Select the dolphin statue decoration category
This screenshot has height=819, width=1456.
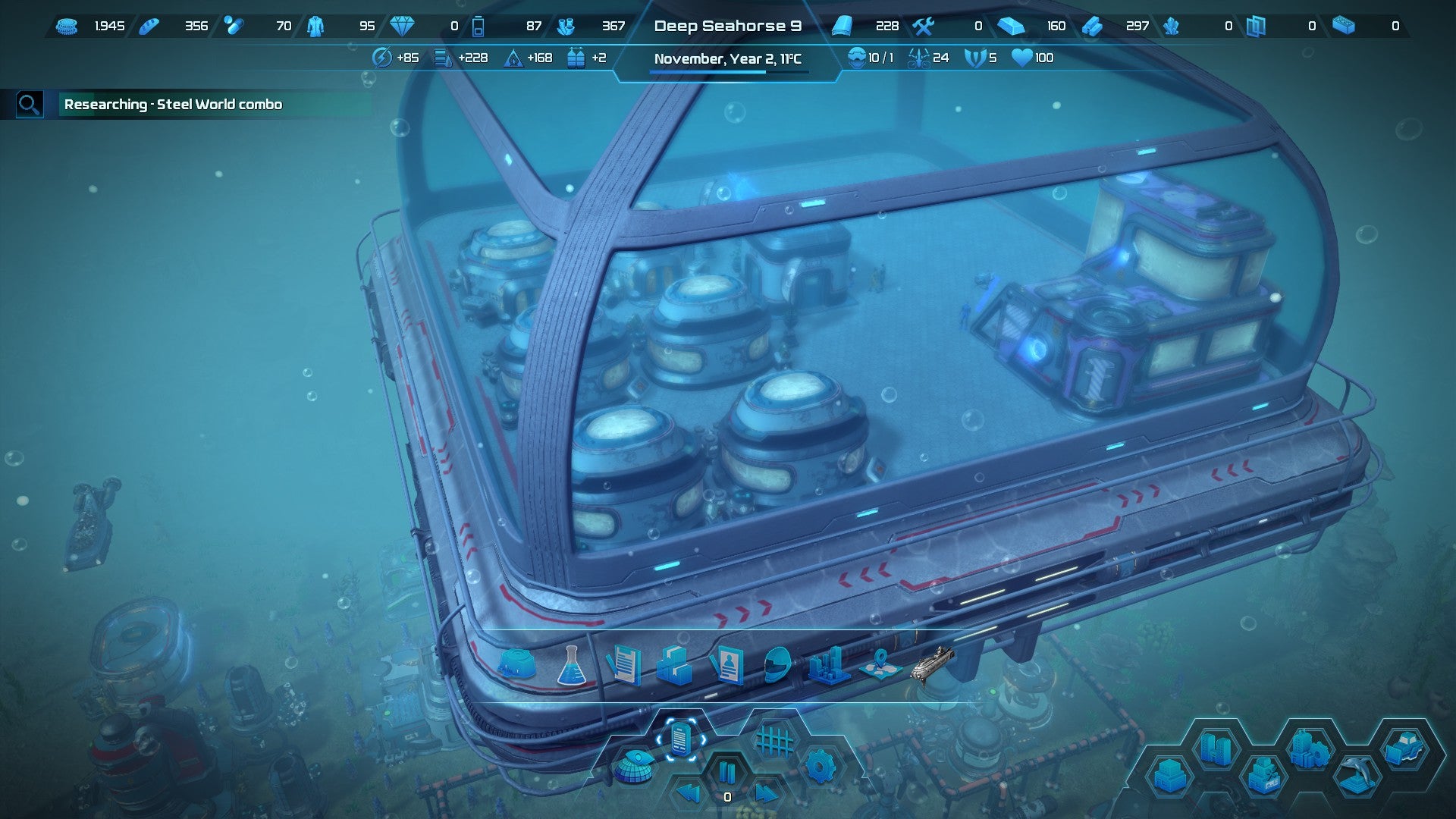pyautogui.click(x=1357, y=775)
